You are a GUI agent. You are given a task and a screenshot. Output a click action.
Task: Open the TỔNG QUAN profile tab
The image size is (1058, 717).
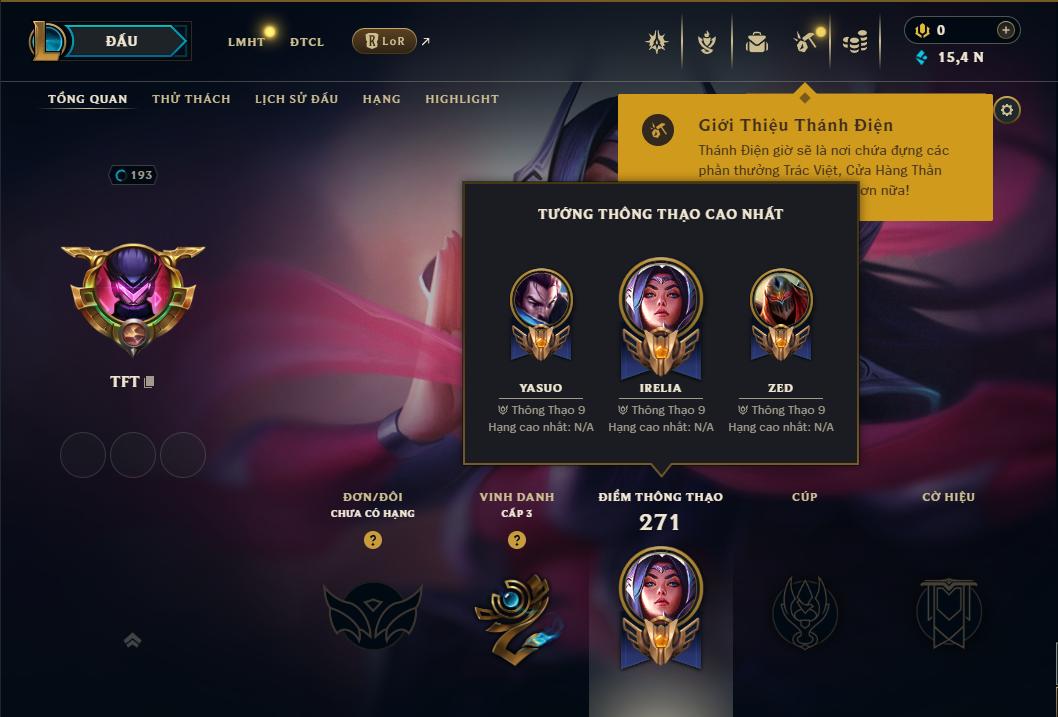tap(88, 99)
